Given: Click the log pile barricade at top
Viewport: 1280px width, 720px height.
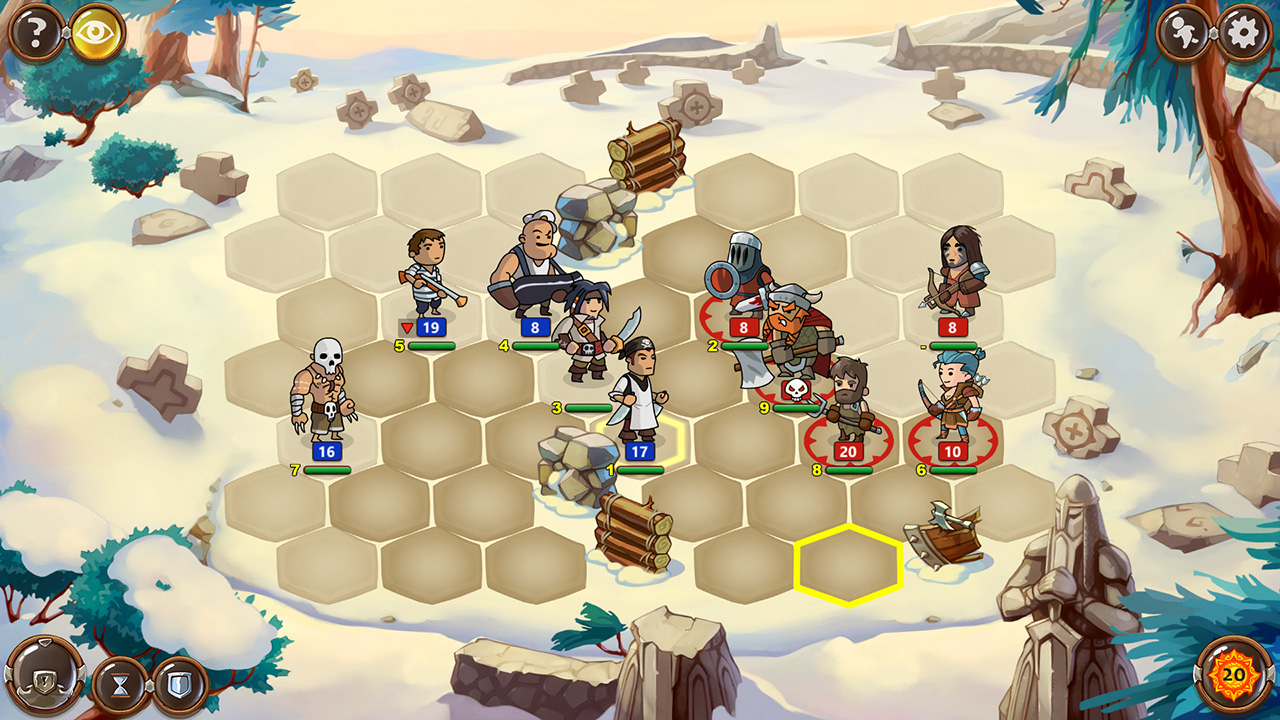Looking at the screenshot, I should tap(645, 150).
